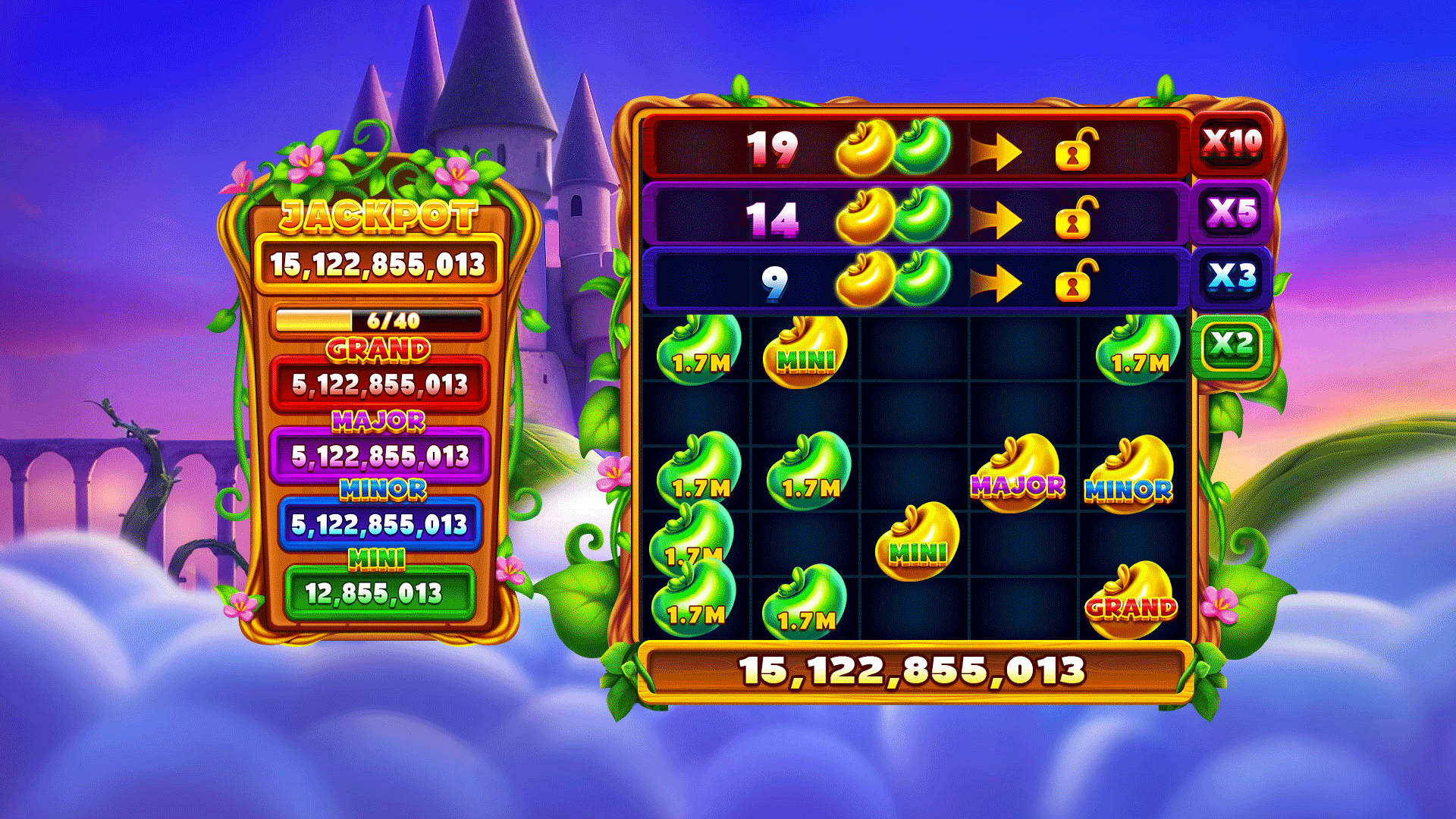Screen dimensions: 1456x819
Task: Pick the golden MAJOR bean tile
Action: (x=1018, y=475)
